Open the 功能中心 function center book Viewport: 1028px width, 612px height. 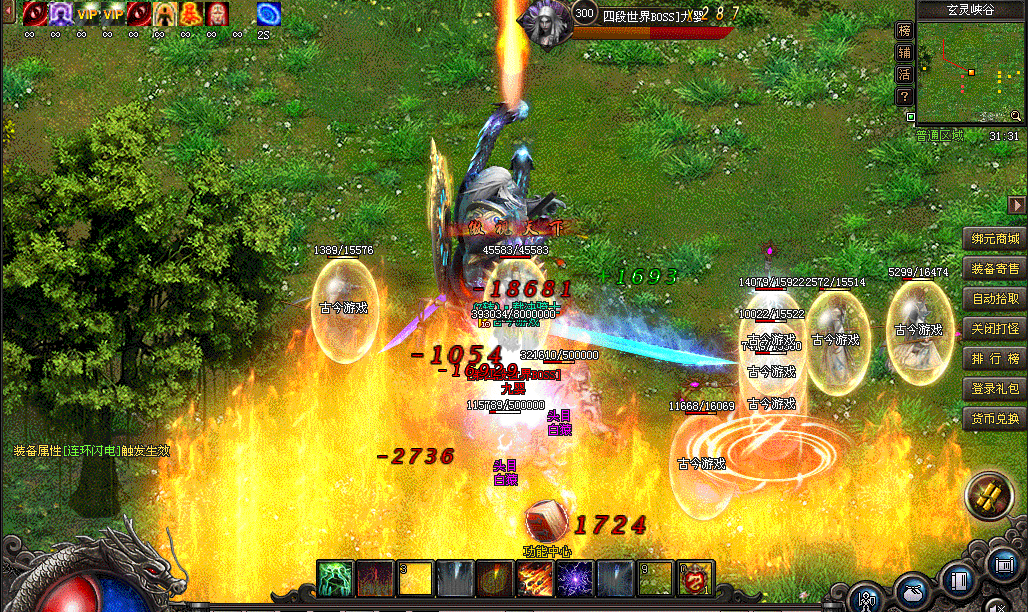point(546,520)
